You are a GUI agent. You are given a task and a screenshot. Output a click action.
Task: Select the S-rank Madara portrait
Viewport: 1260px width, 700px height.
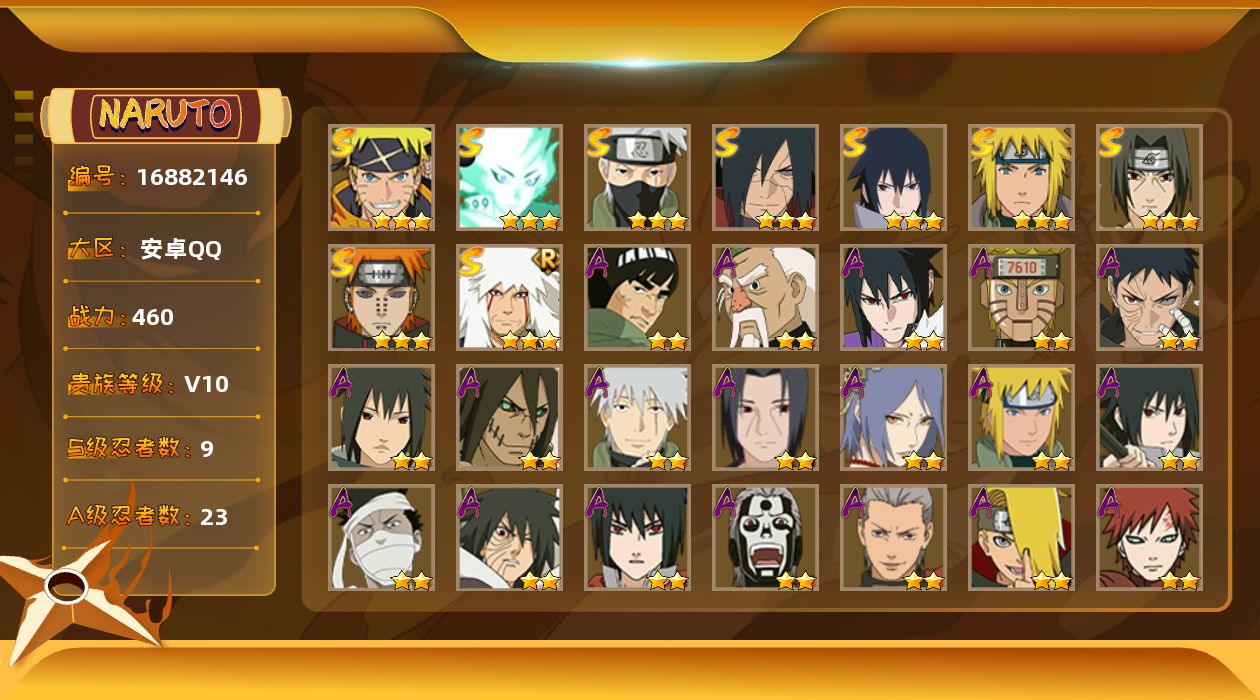pos(765,177)
